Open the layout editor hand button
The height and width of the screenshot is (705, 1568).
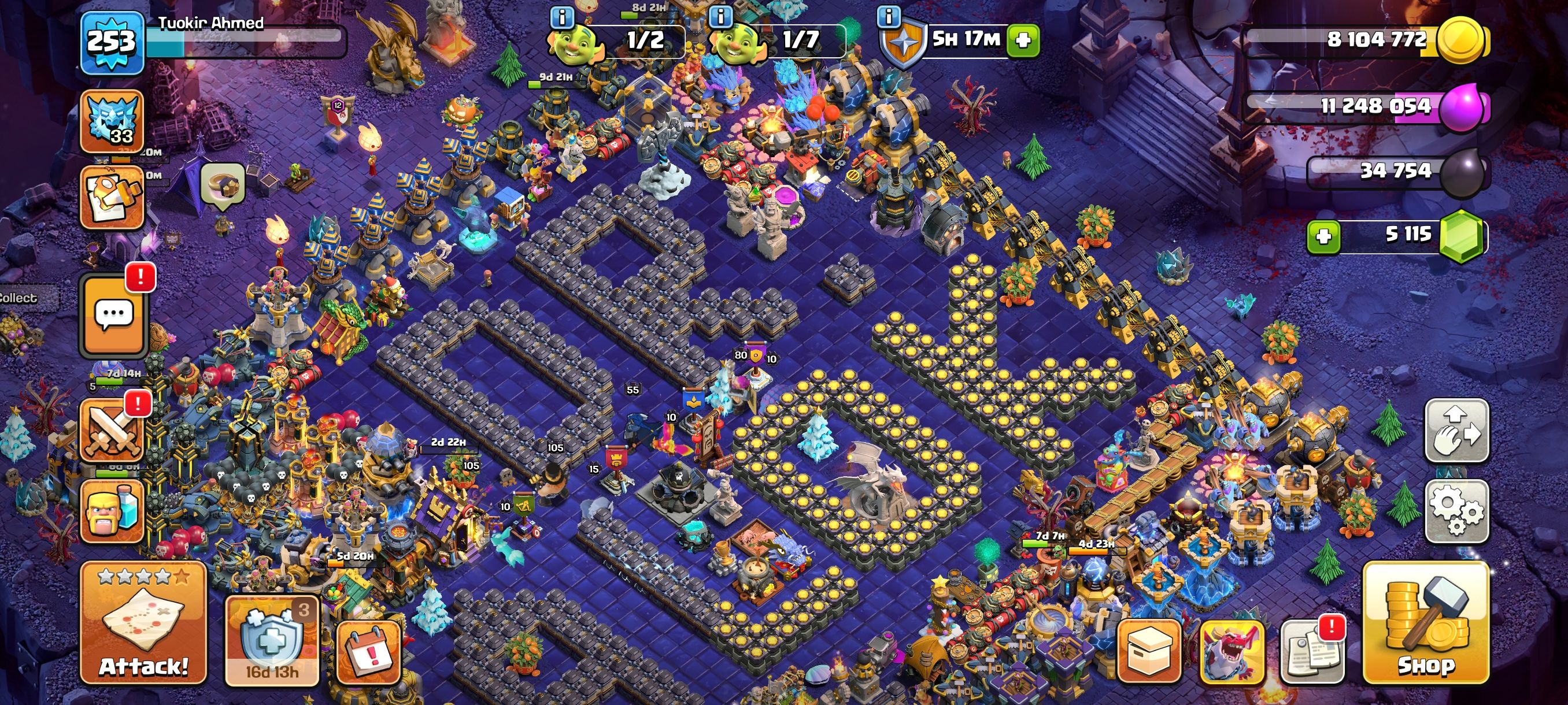point(1456,430)
